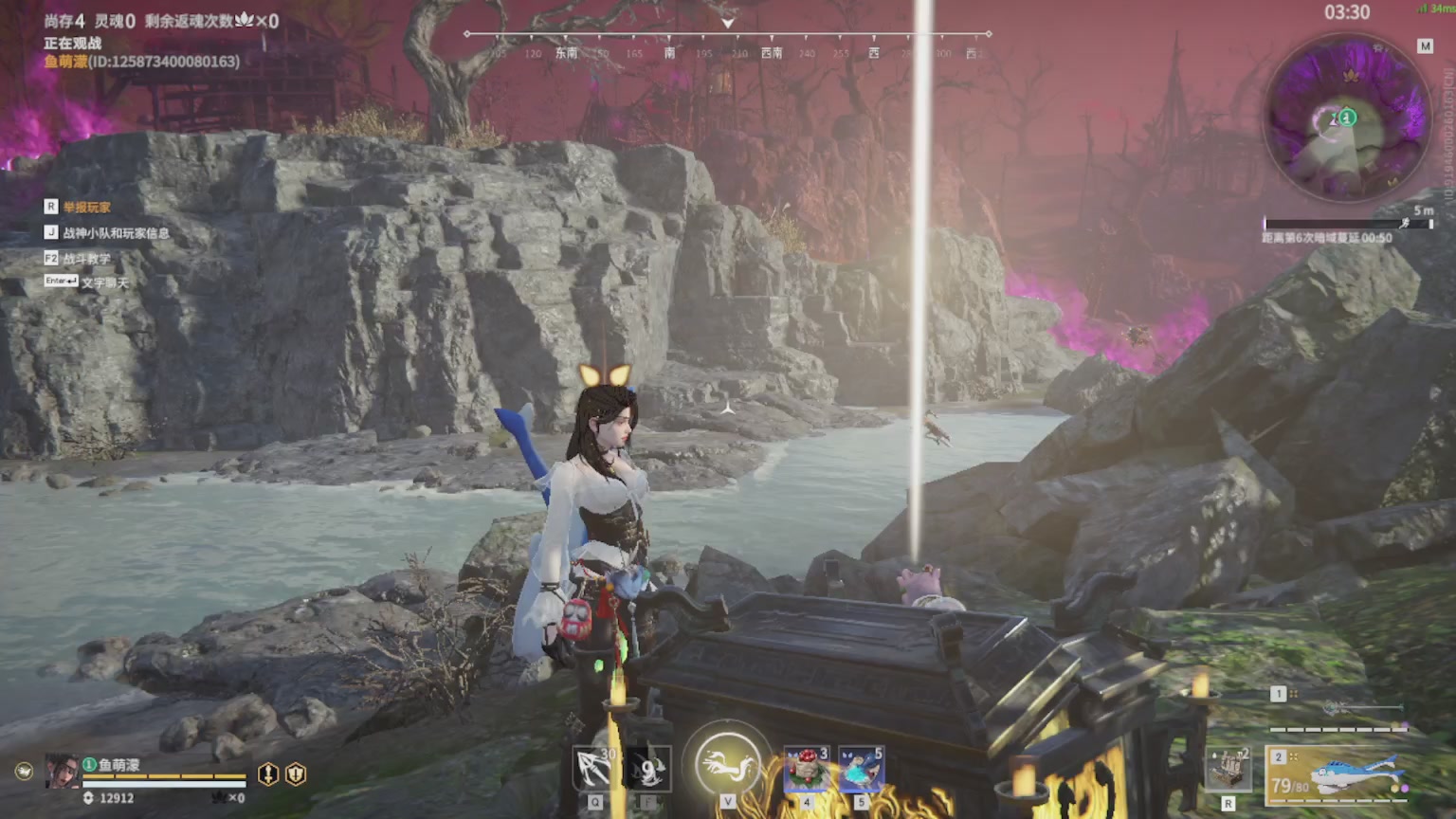Open the text chat option
This screenshot has height=819, width=1456.
(x=104, y=282)
